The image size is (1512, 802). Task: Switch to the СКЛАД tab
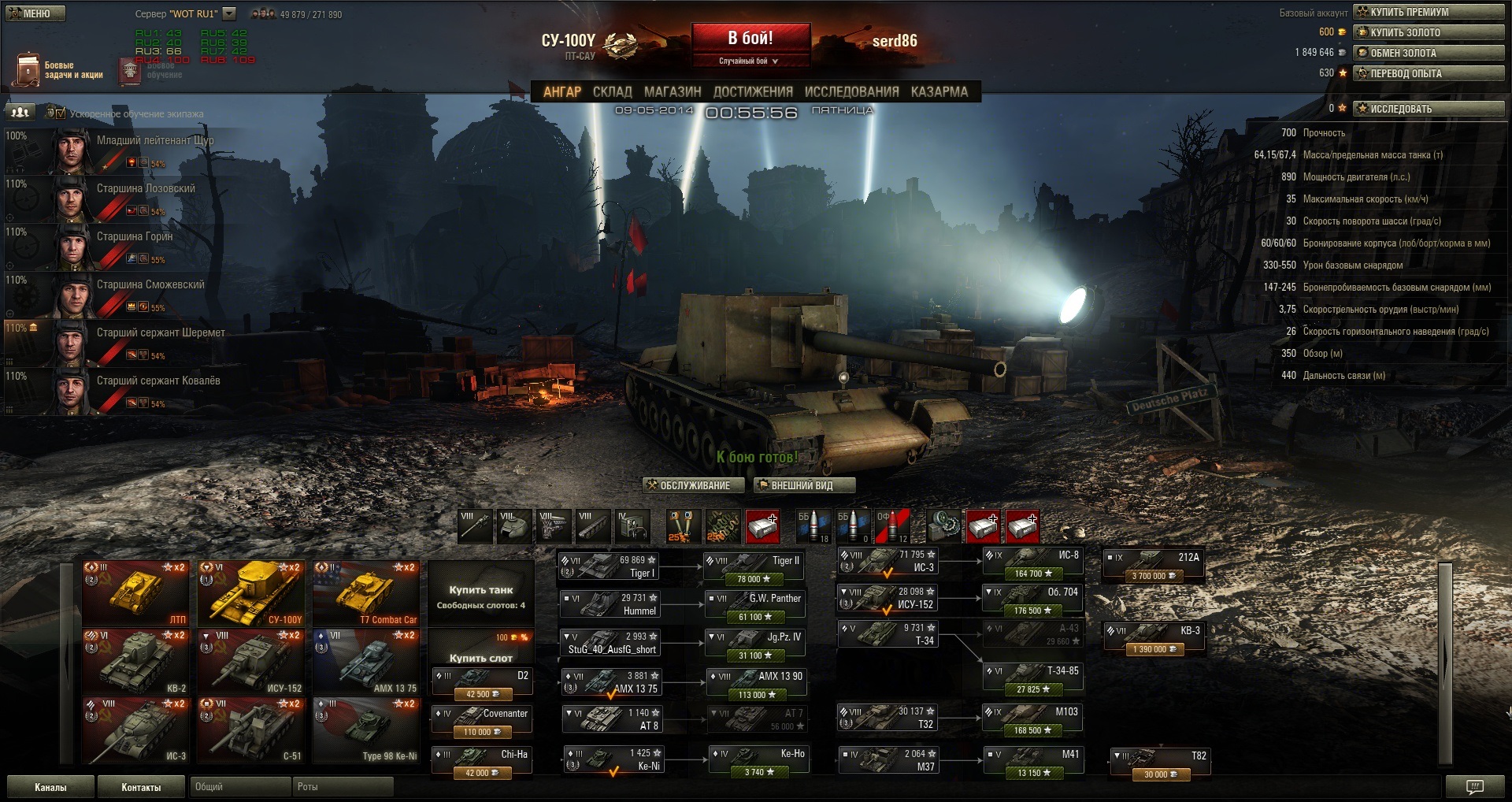[x=612, y=91]
